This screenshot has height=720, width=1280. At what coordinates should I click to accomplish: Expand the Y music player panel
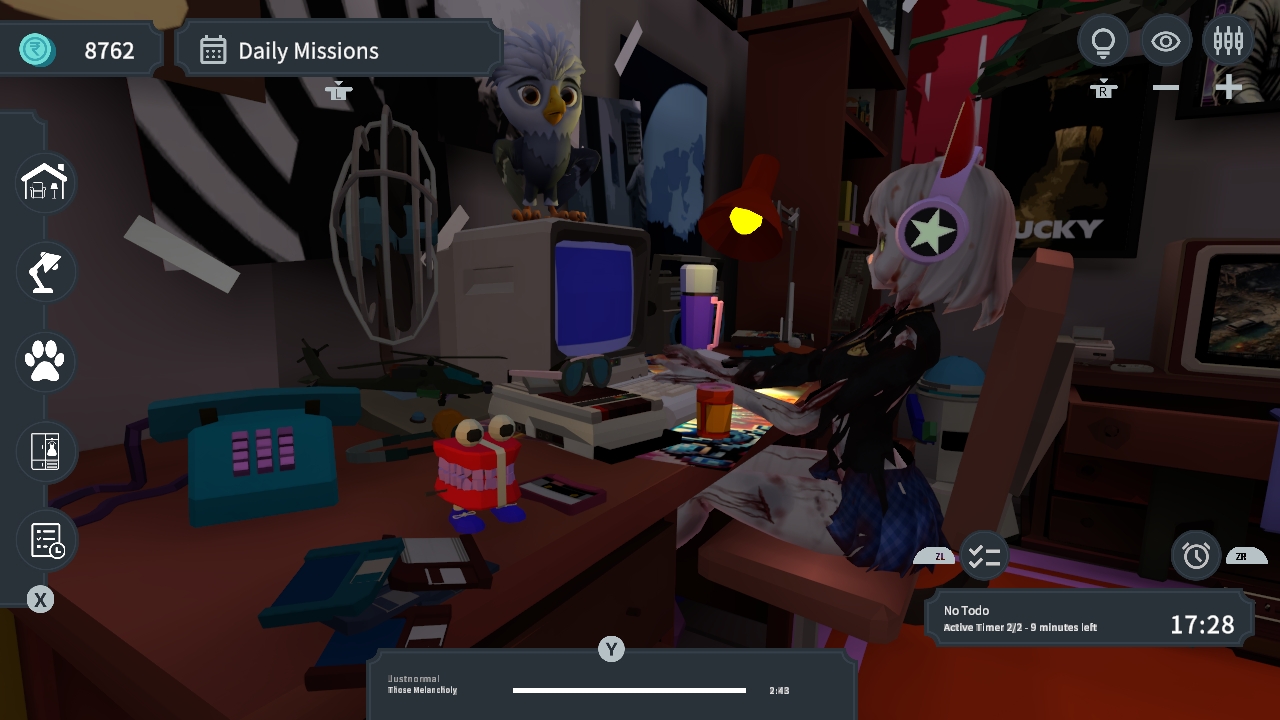point(611,649)
